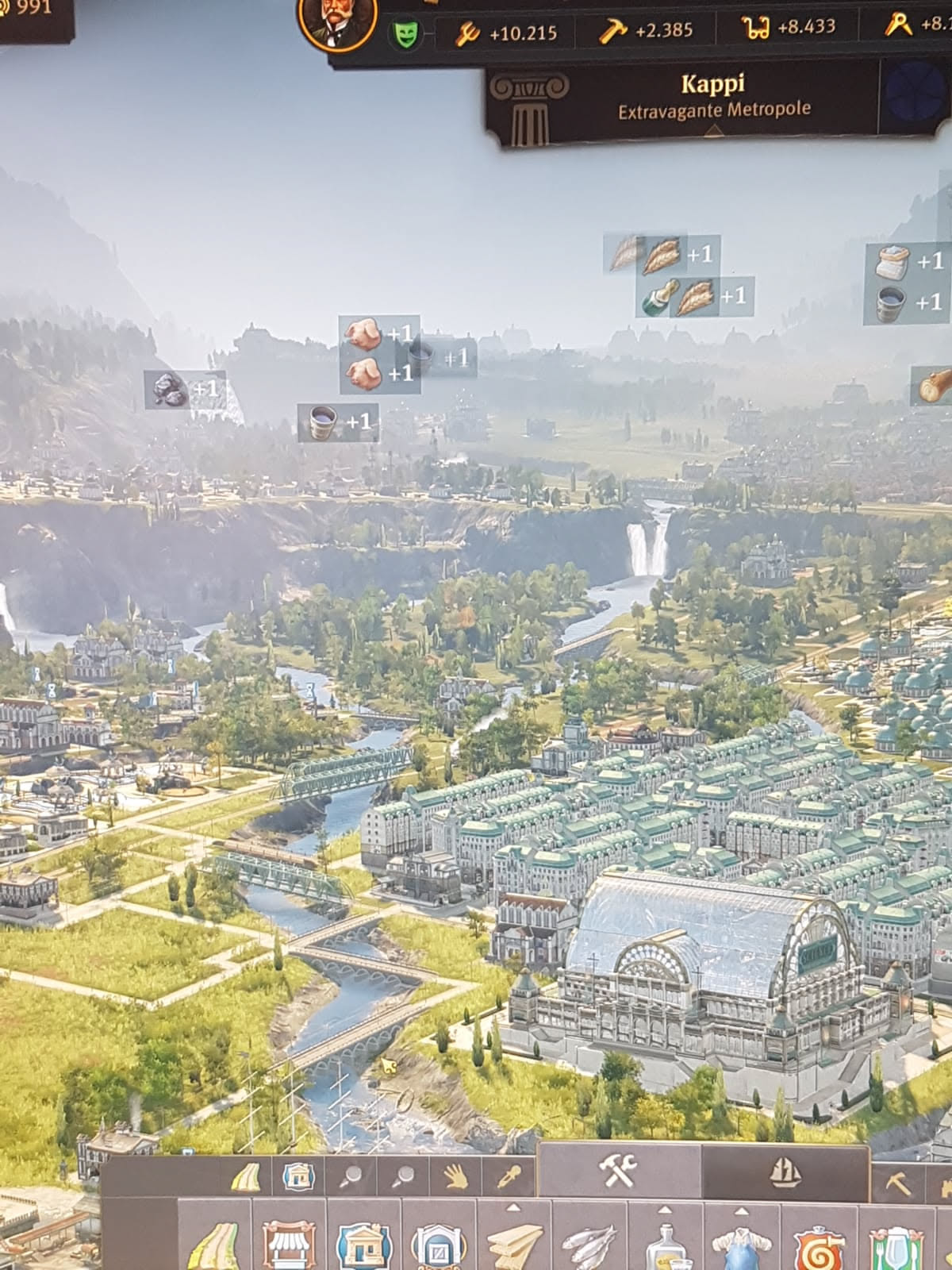952x1270 pixels.
Task: Activate the pipette copy tool
Action: 509,1177
